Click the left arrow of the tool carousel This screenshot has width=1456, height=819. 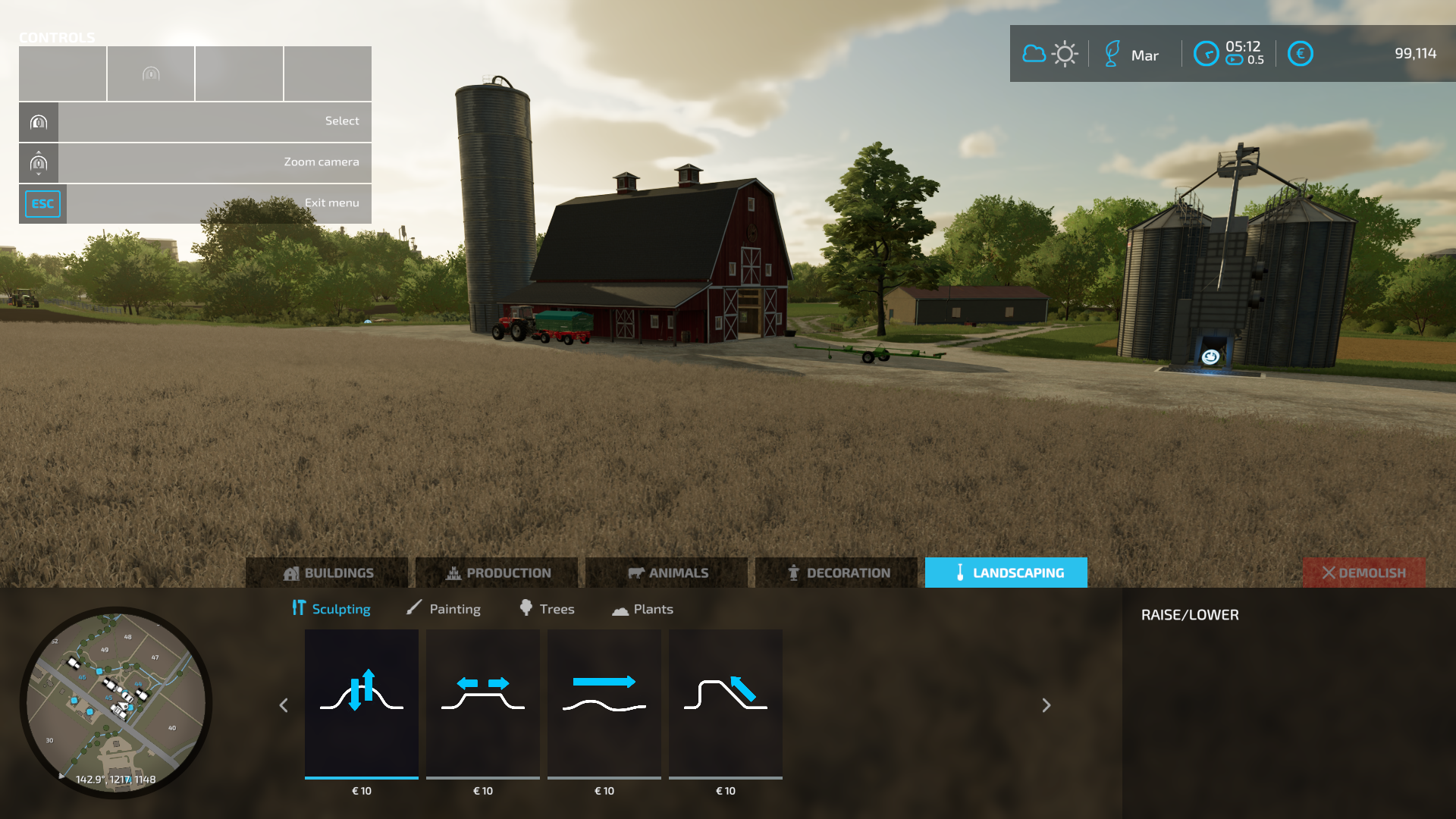pos(284,705)
